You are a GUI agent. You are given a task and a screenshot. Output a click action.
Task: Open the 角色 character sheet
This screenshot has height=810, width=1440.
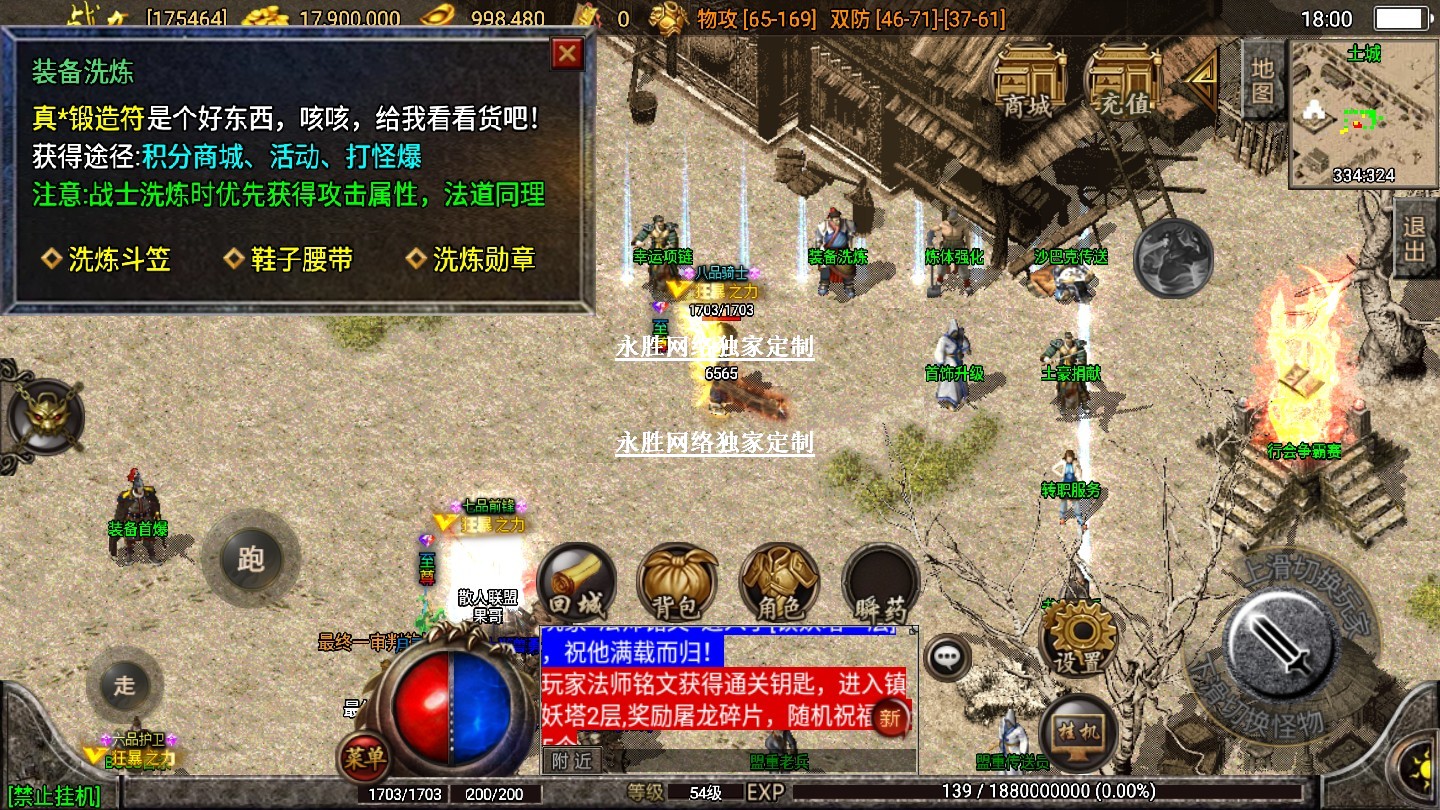pos(779,584)
